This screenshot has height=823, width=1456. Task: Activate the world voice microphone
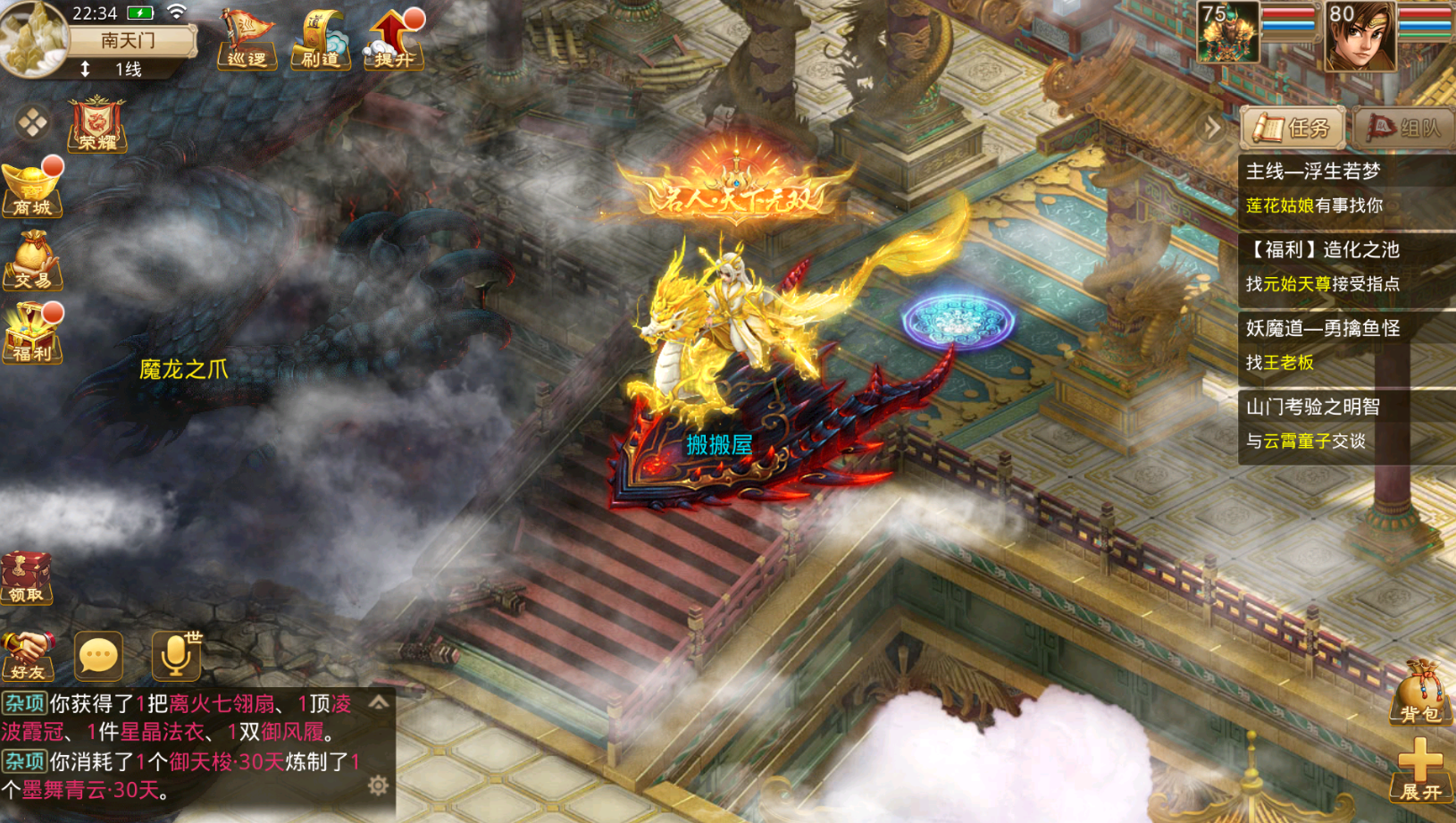176,655
